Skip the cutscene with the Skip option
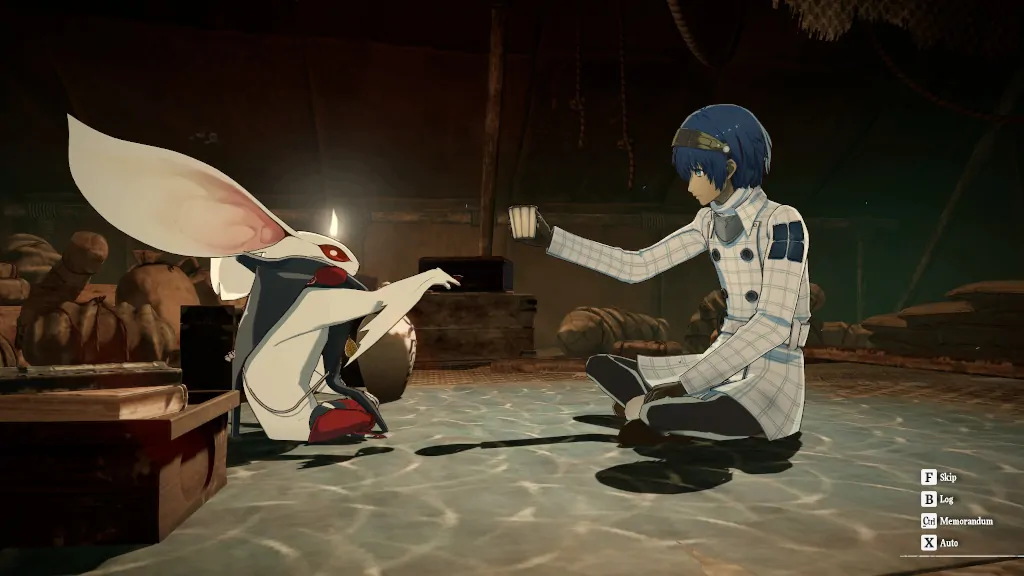The height and width of the screenshot is (576, 1024). point(940,477)
